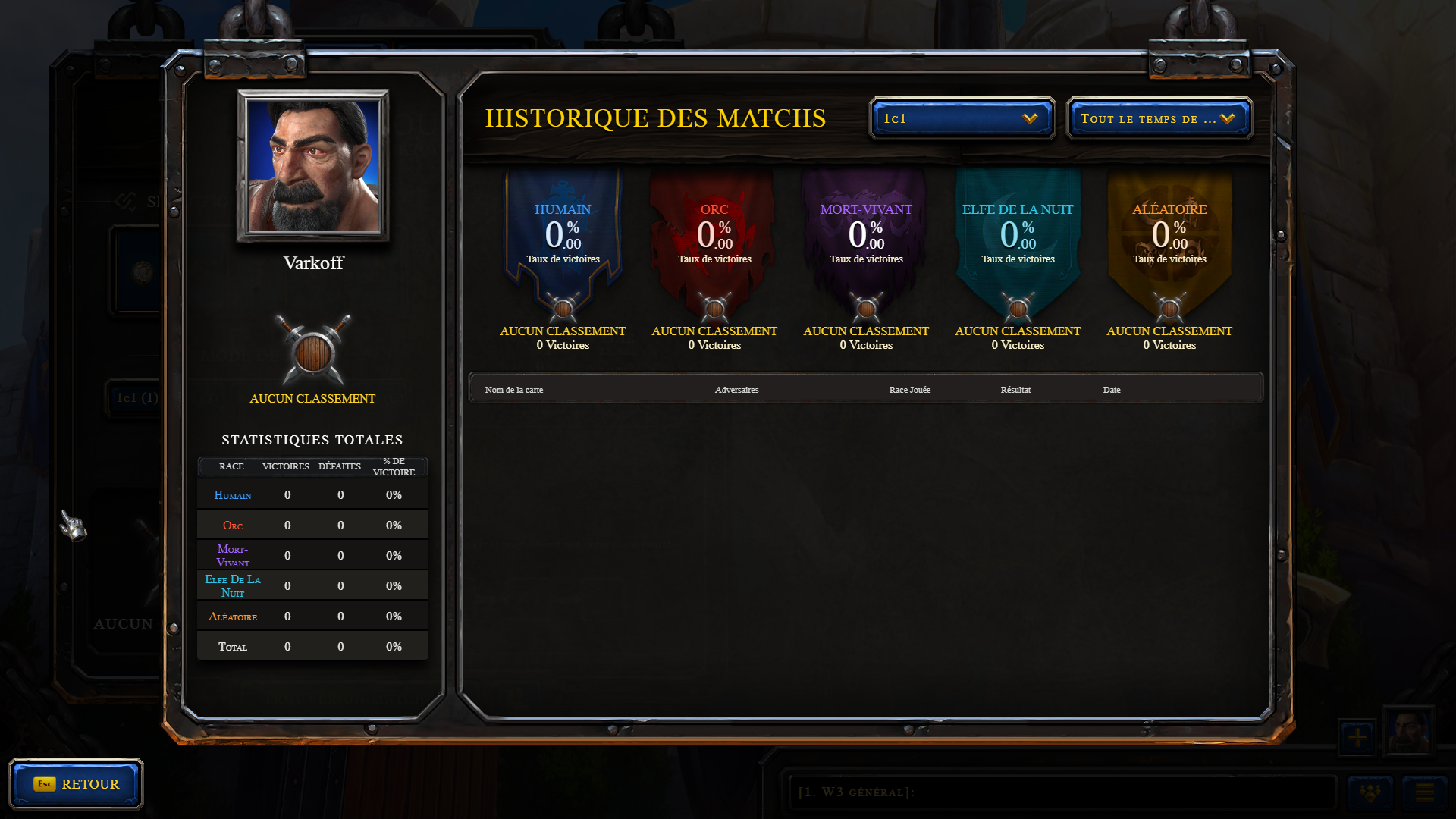Open the 1c1 game mode dropdown
The width and height of the screenshot is (1456, 819).
point(962,118)
